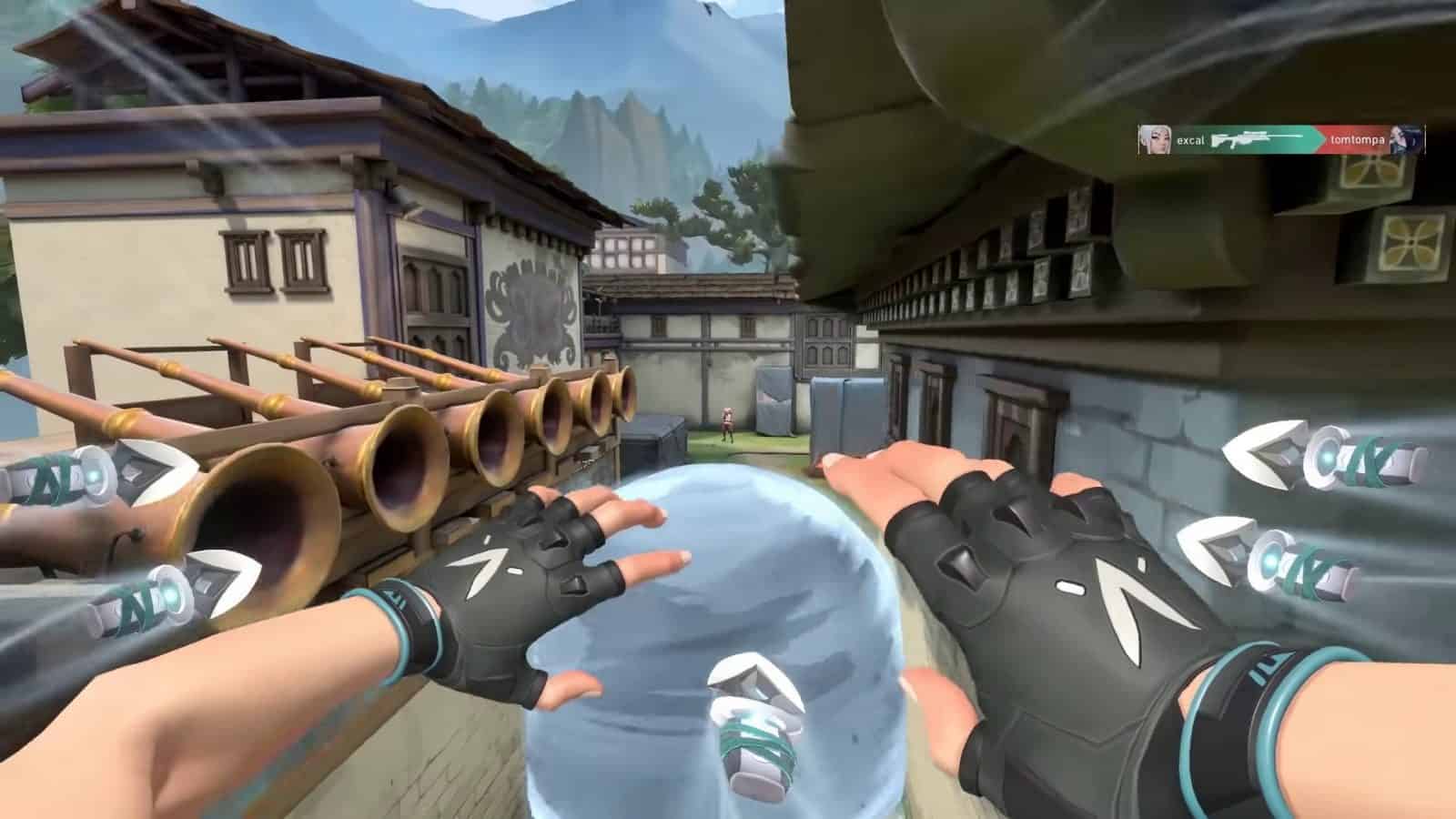The image size is (1456, 819).
Task: Click the distant enemy agent near the crates
Action: (726, 423)
